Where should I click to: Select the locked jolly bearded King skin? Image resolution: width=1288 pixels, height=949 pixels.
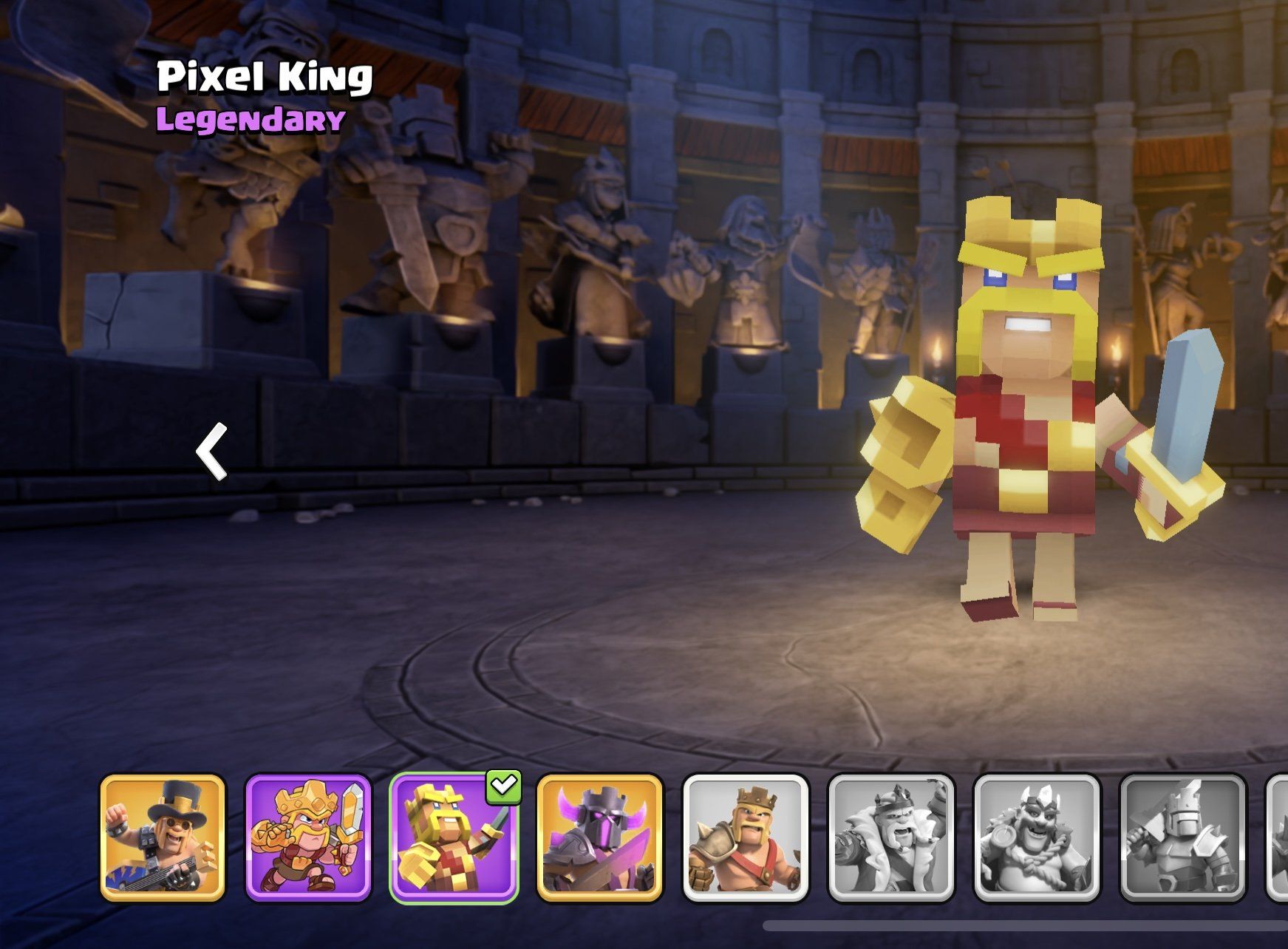1037,837
